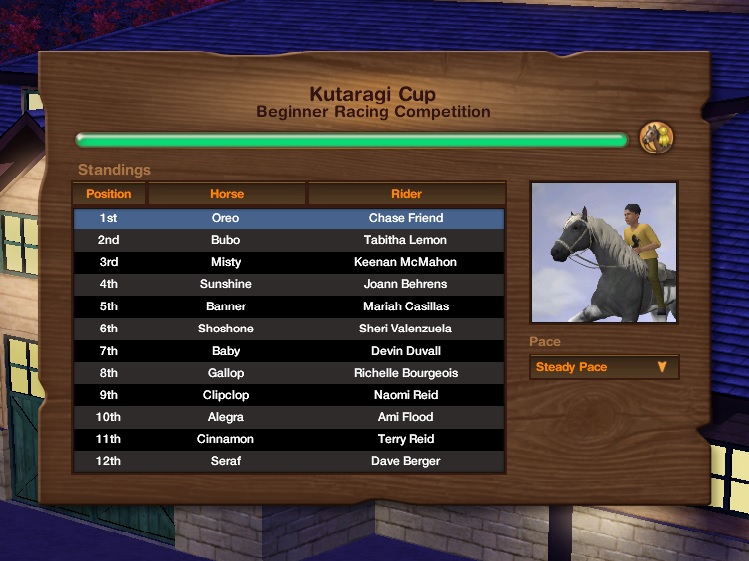Select the Sunshine standings row
Image resolution: width=749 pixels, height=561 pixels.
tap(289, 284)
